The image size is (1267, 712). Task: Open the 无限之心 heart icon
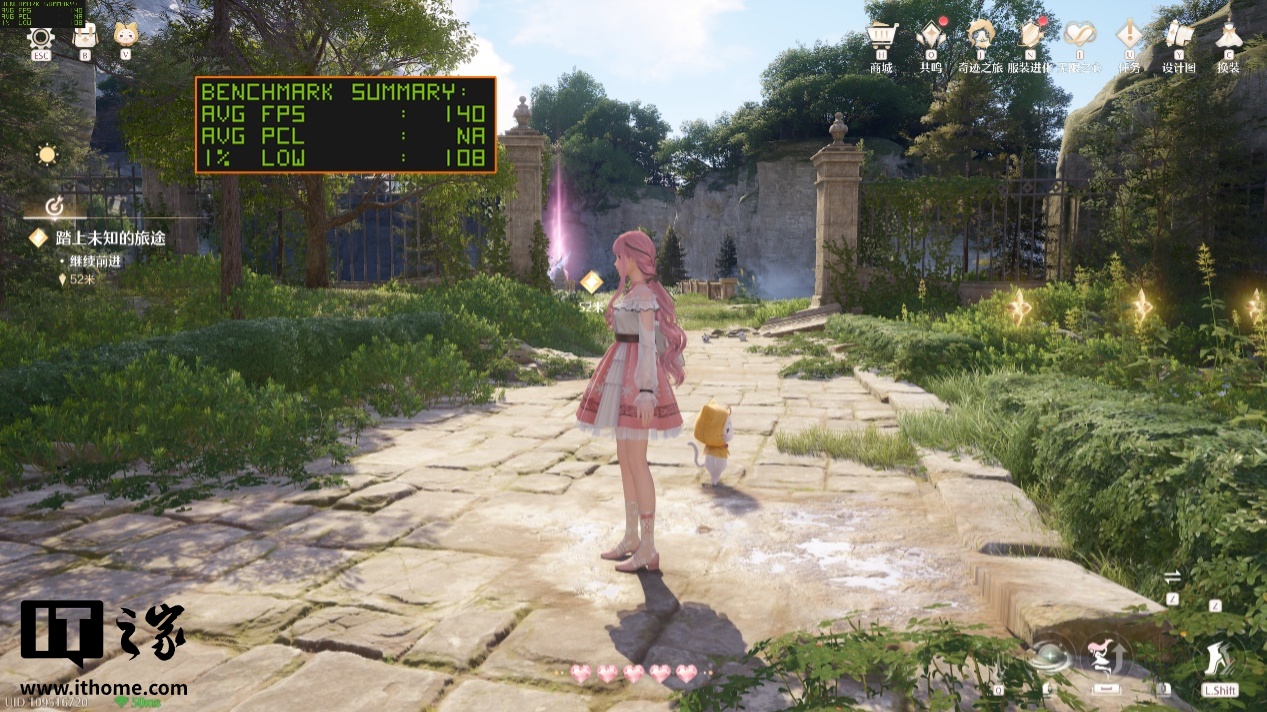point(1080,38)
